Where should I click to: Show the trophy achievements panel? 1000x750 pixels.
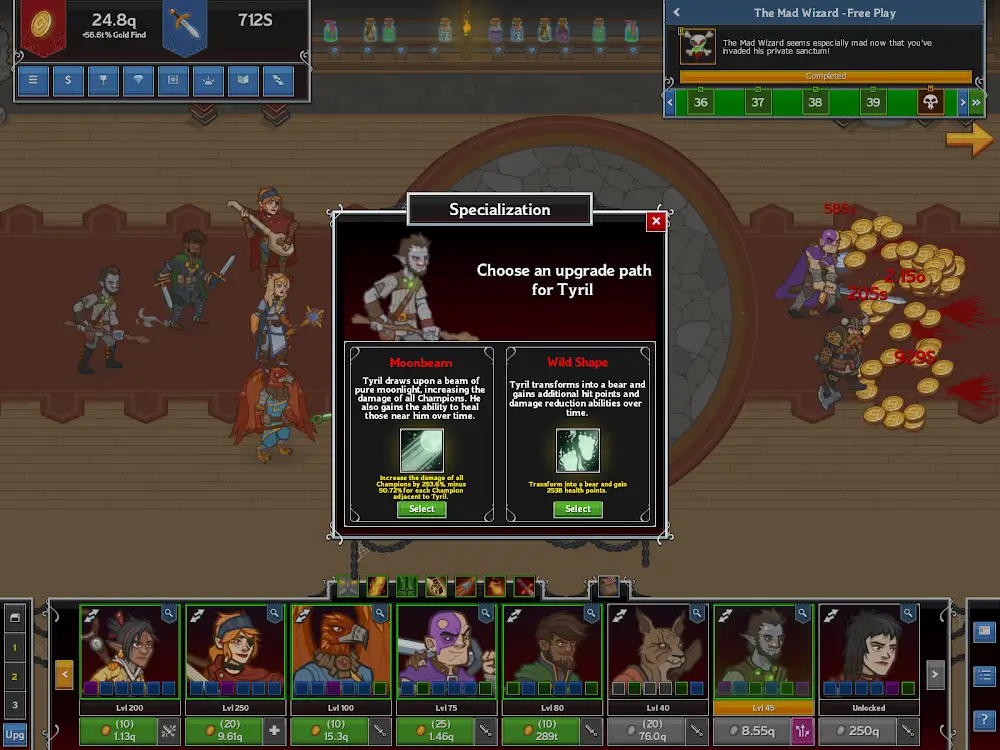[103, 80]
